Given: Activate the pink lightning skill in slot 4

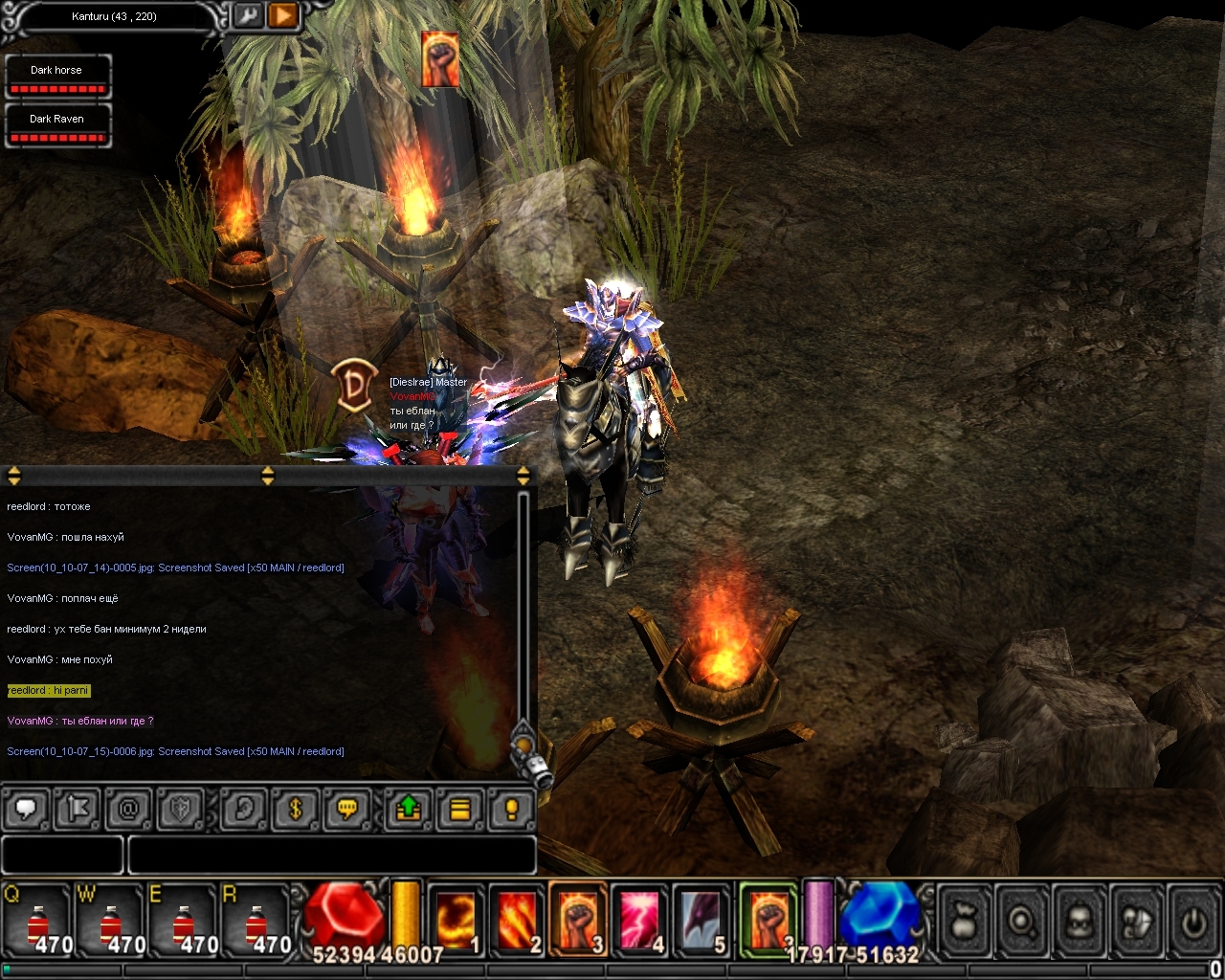Looking at the screenshot, I should click(x=639, y=921).
